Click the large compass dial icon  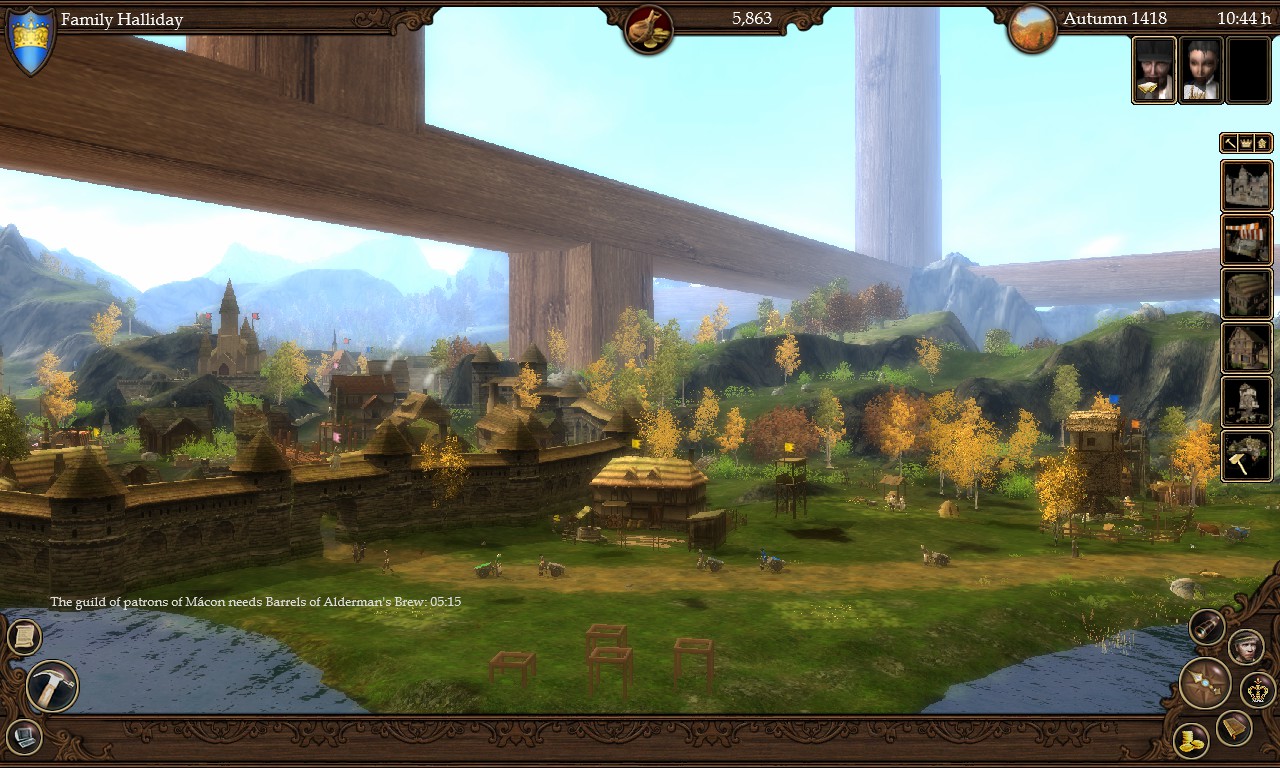coord(1204,684)
